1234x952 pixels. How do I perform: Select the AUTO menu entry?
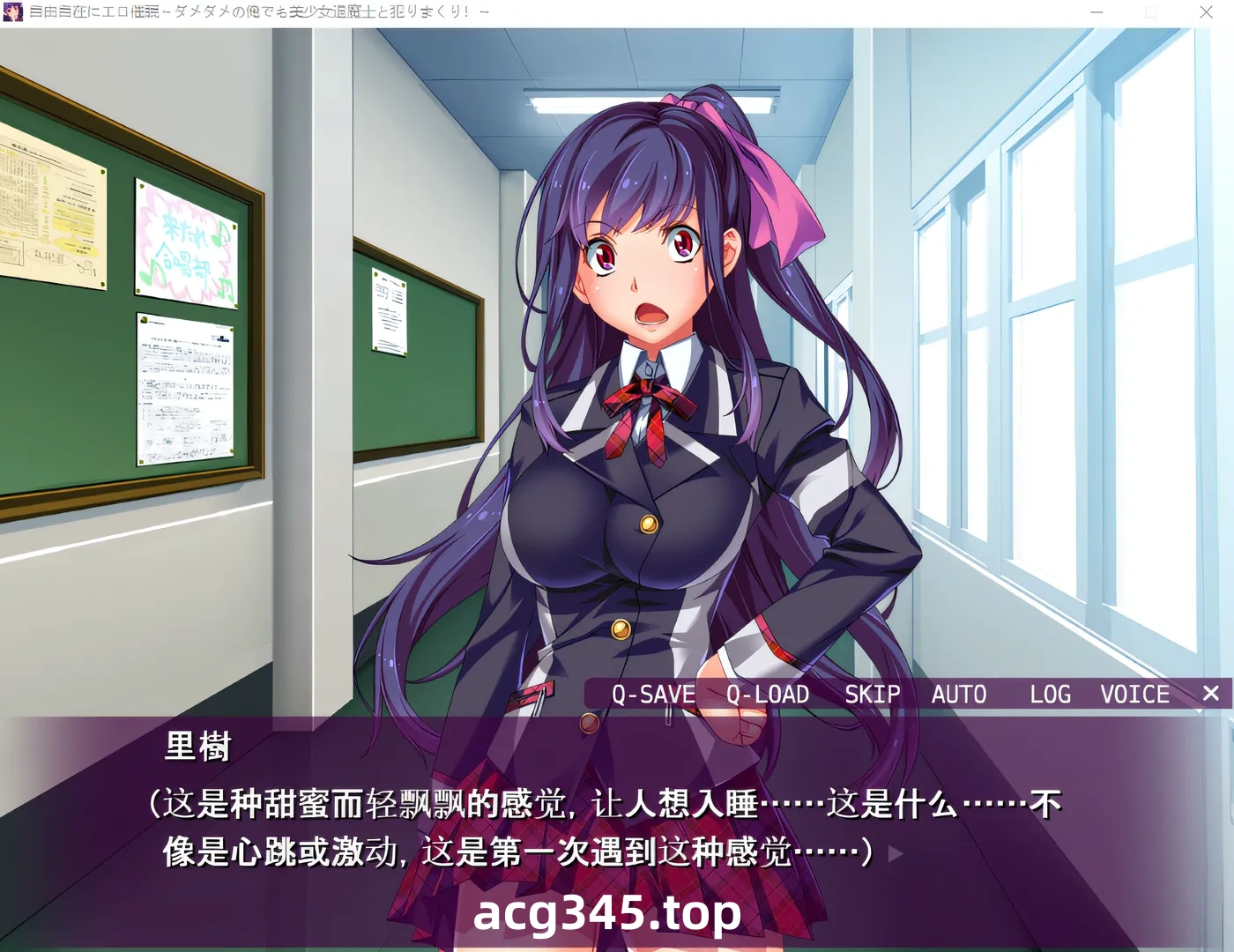tap(959, 695)
